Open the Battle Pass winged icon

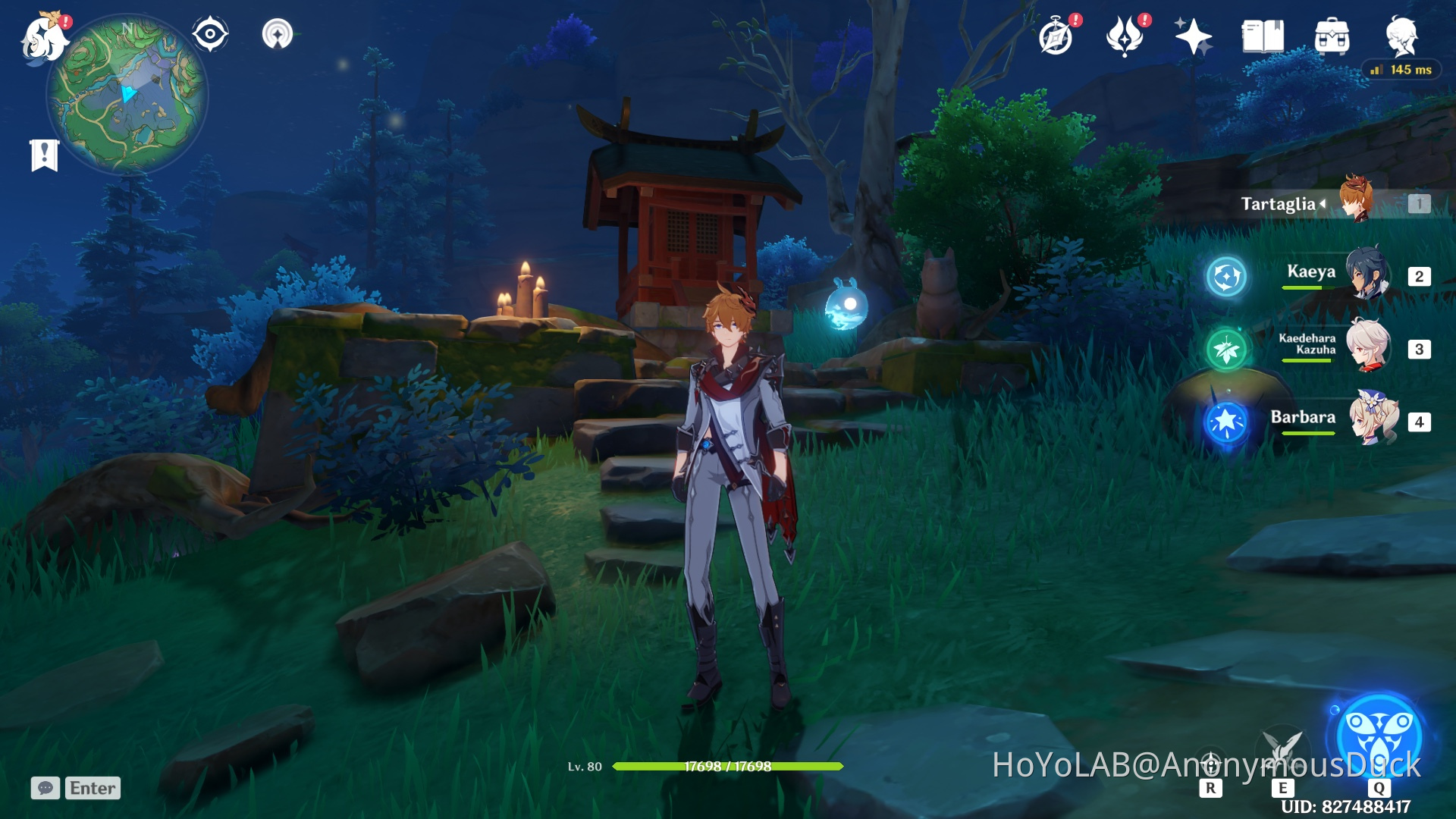pyautogui.click(x=1125, y=34)
